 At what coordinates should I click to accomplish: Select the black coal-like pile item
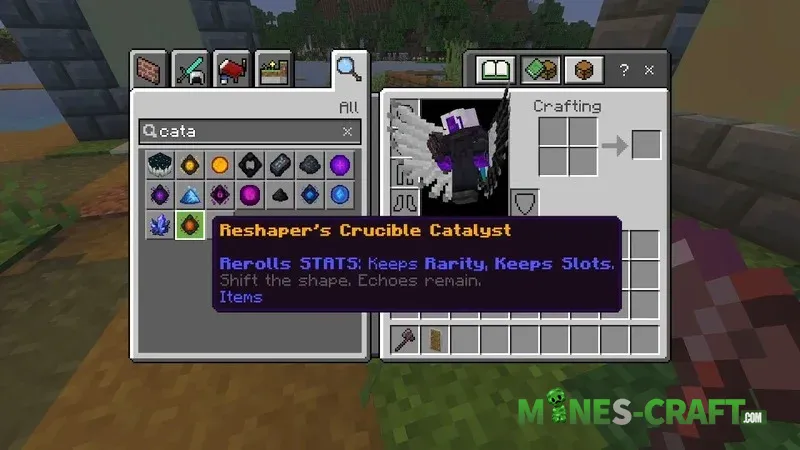pyautogui.click(x=280, y=195)
